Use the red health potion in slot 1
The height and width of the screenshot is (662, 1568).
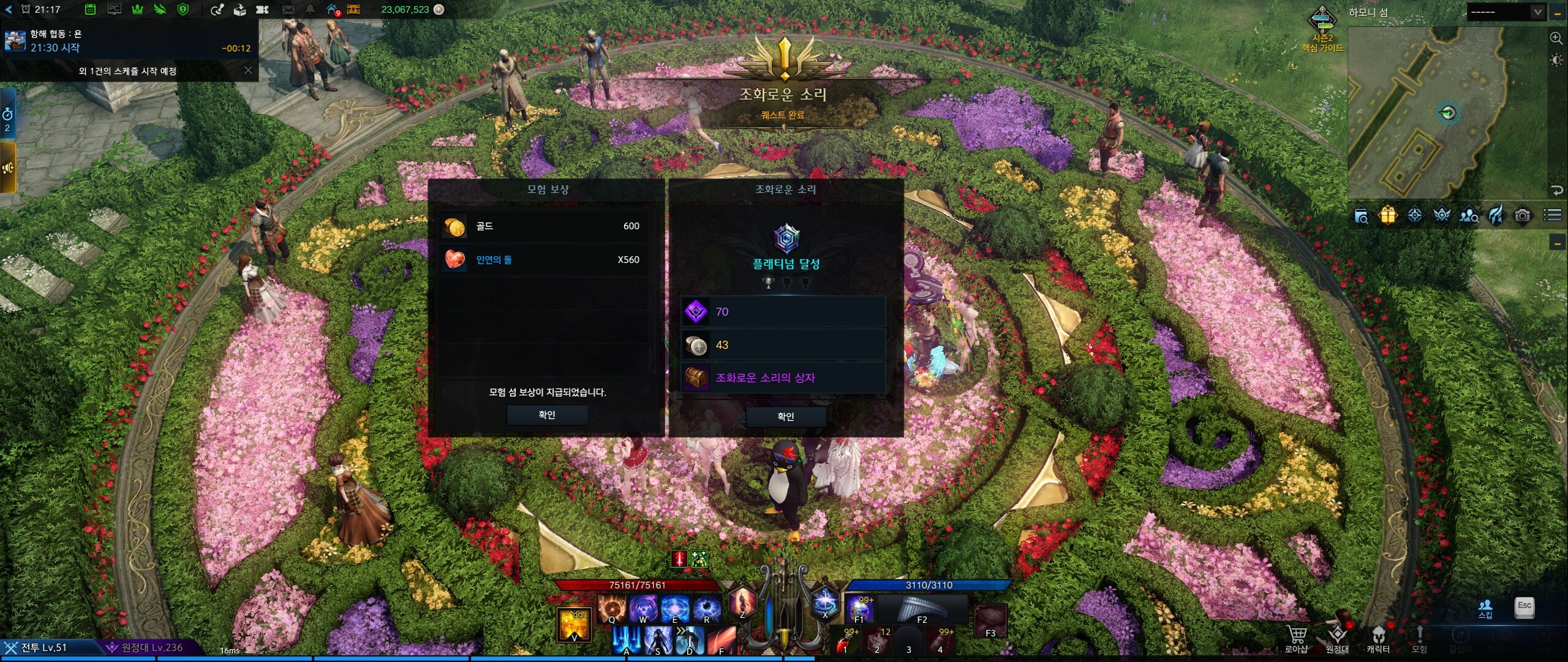coord(845,642)
